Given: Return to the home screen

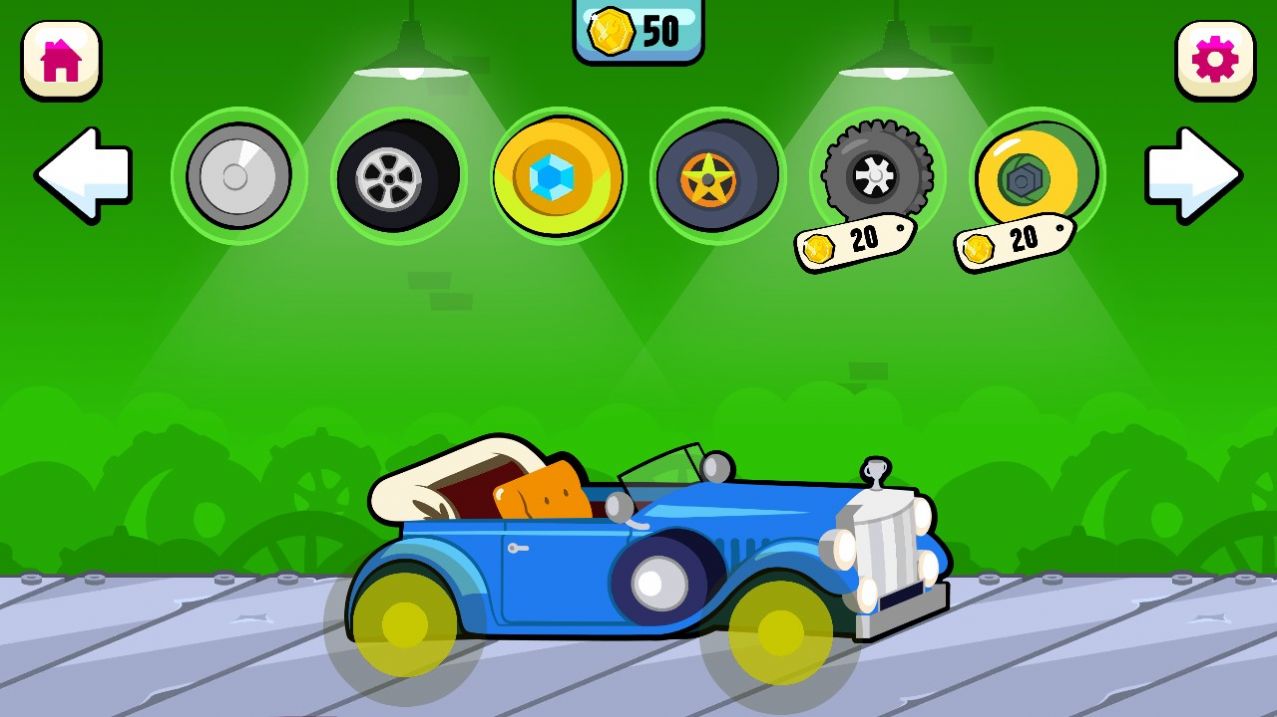Looking at the screenshot, I should (x=61, y=60).
